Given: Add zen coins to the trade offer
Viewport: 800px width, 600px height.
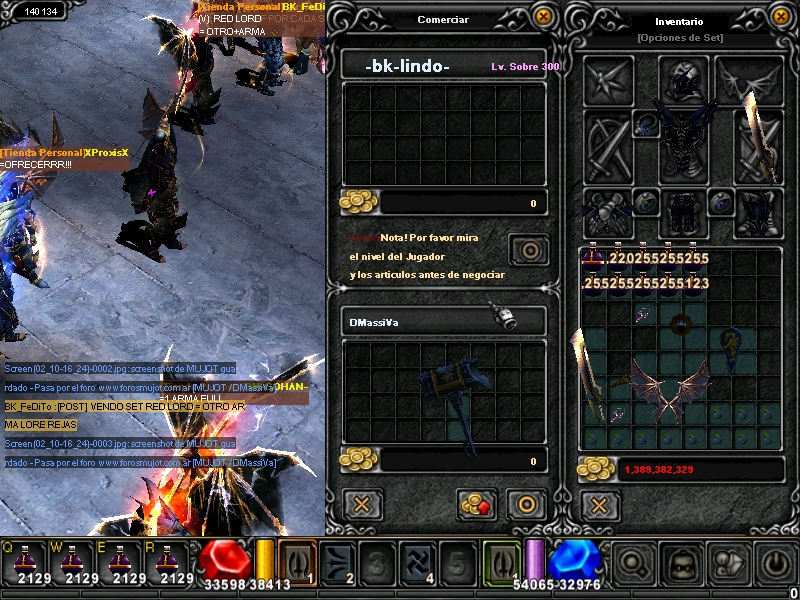Looking at the screenshot, I should (477, 504).
